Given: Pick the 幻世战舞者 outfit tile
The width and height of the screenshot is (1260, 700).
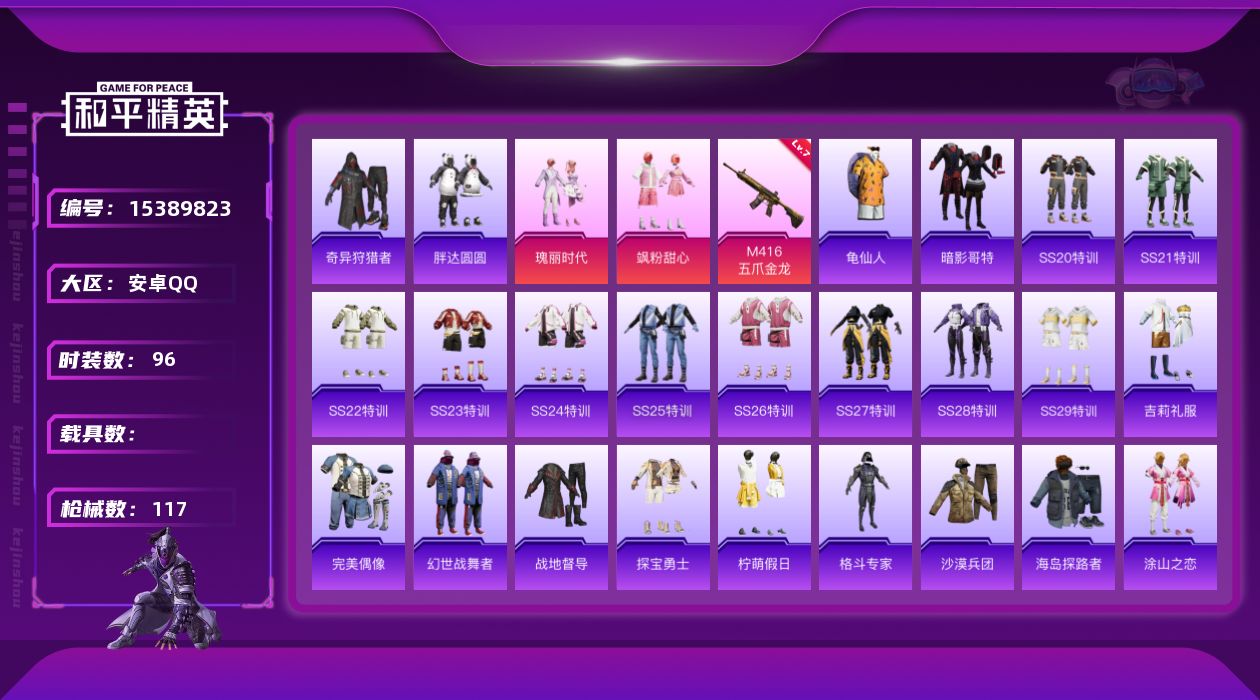Looking at the screenshot, I should tap(460, 517).
